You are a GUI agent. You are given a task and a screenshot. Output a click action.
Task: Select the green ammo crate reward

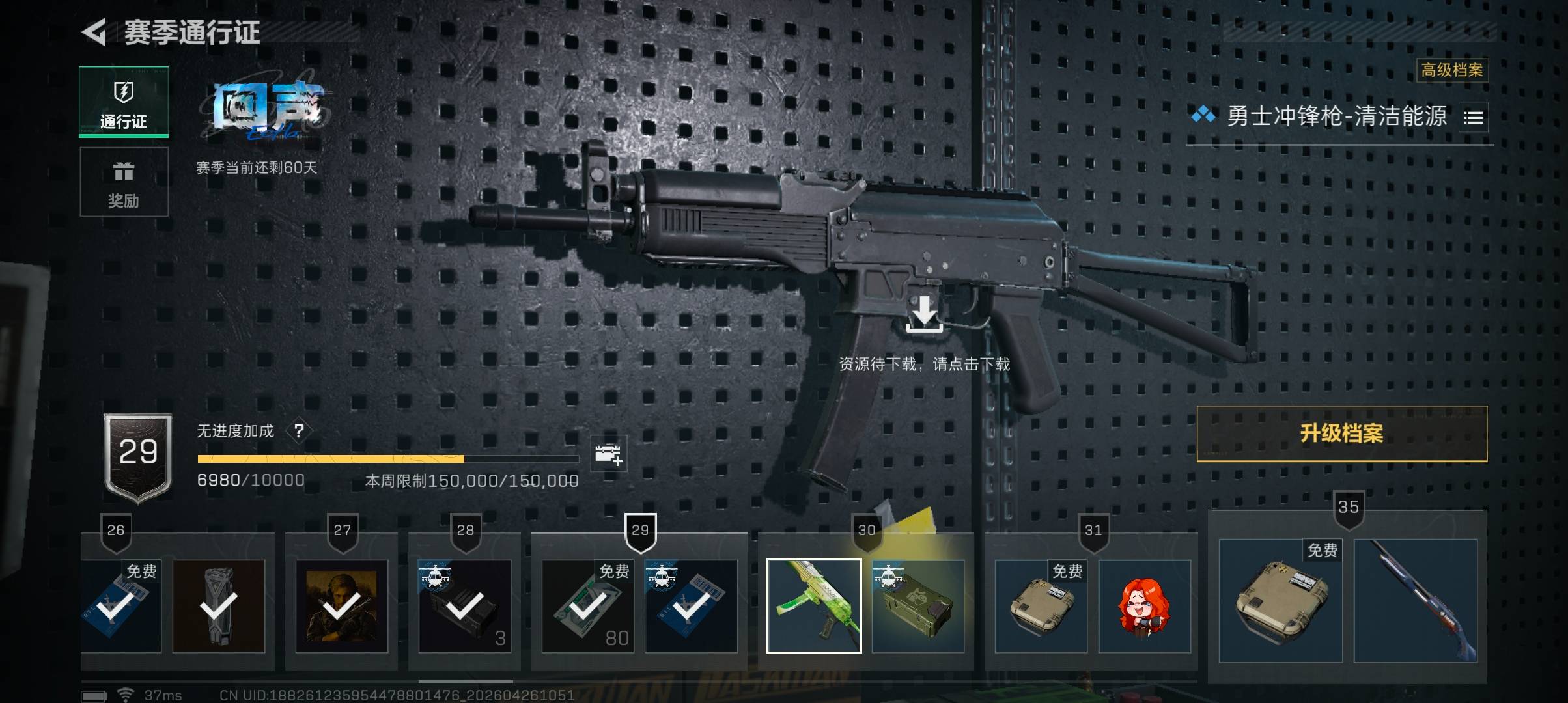coord(917,605)
